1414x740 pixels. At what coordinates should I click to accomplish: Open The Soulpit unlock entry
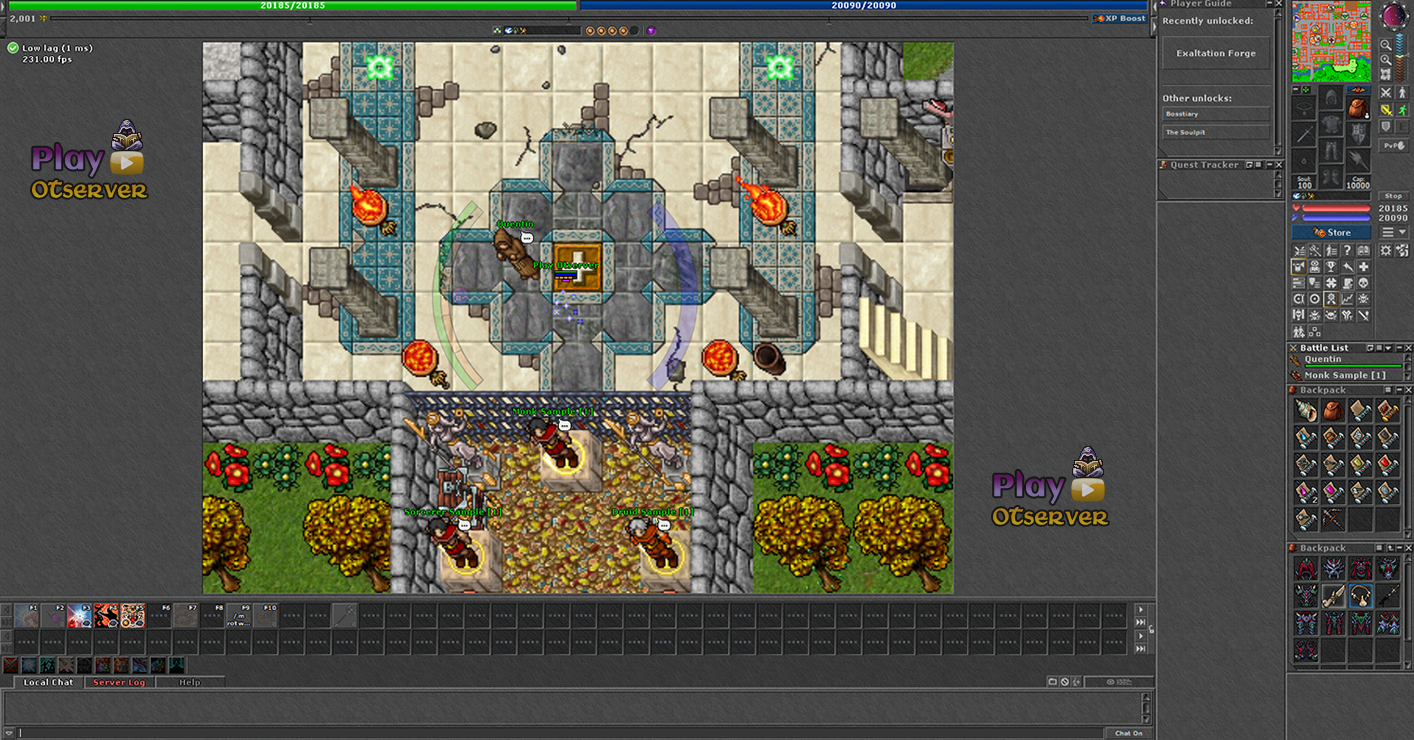pyautogui.click(x=1215, y=132)
